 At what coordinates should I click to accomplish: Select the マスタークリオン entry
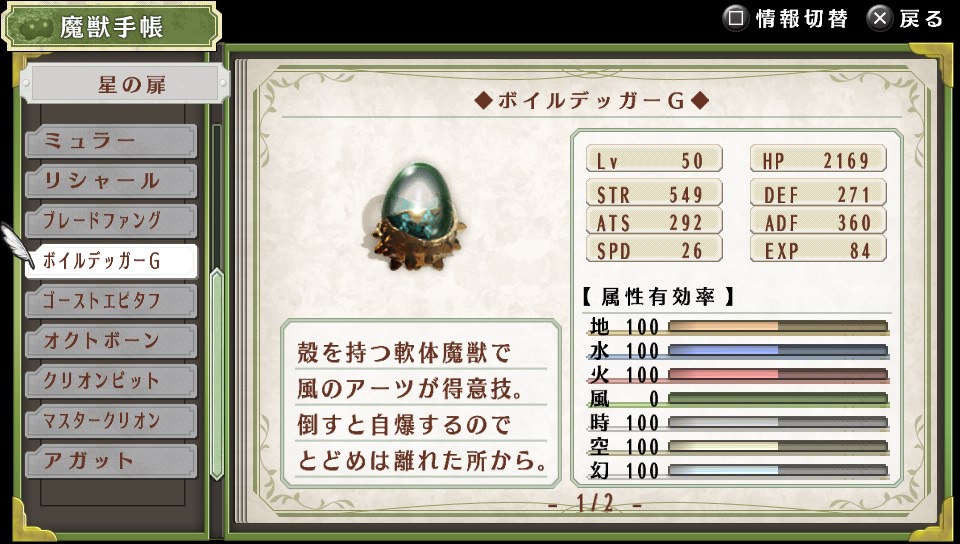(110, 421)
